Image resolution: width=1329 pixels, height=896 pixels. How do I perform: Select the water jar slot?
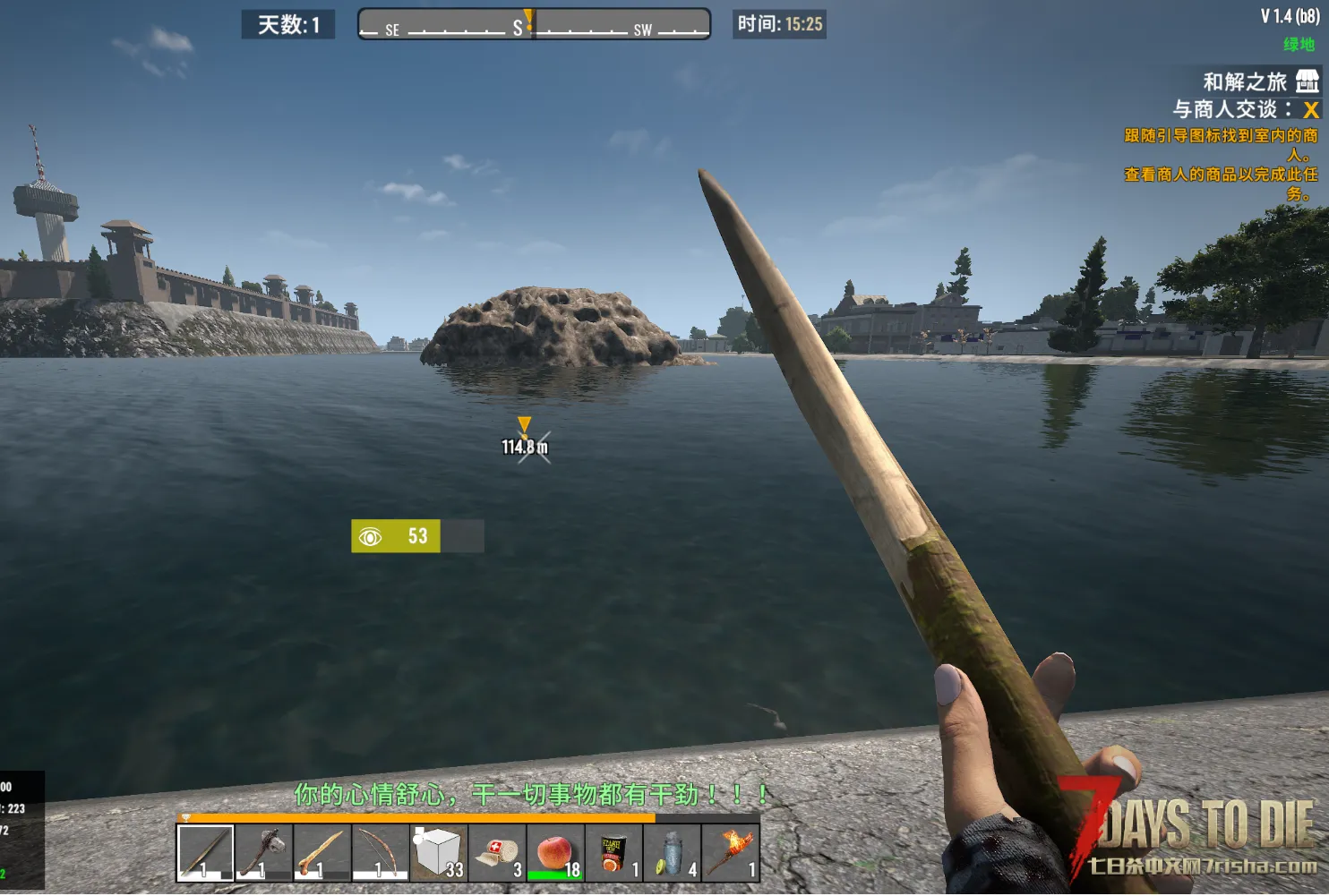[672, 853]
